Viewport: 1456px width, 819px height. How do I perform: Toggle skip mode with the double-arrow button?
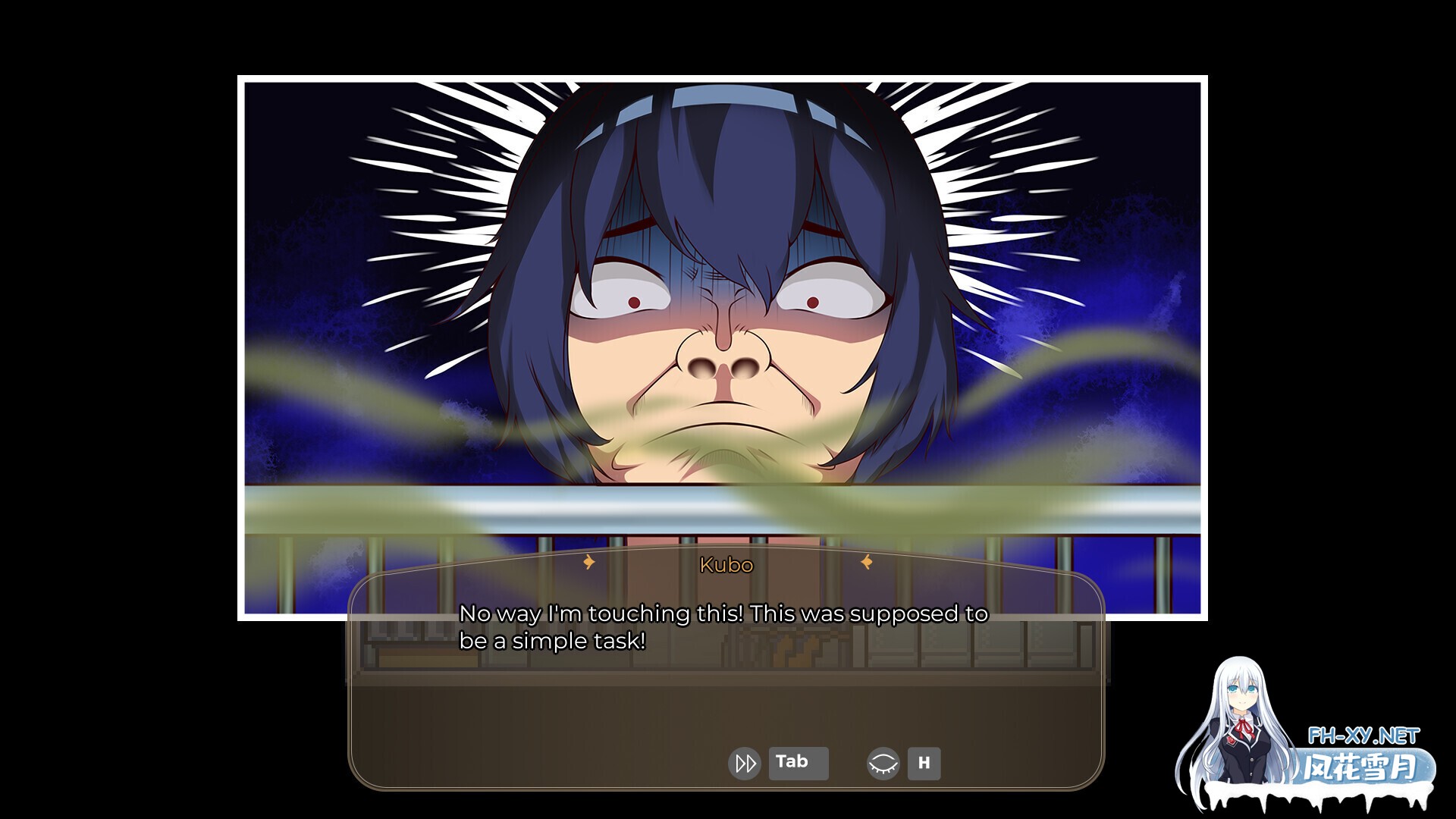tap(745, 762)
